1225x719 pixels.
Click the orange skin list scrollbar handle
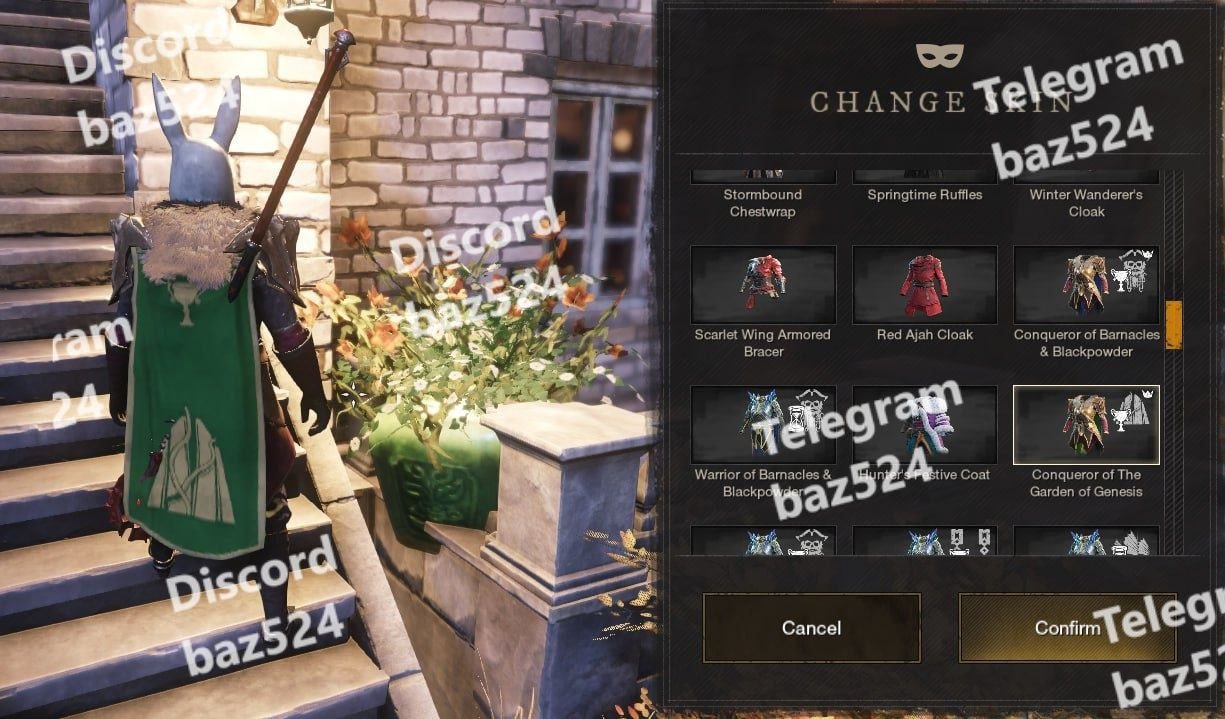coord(1173,323)
